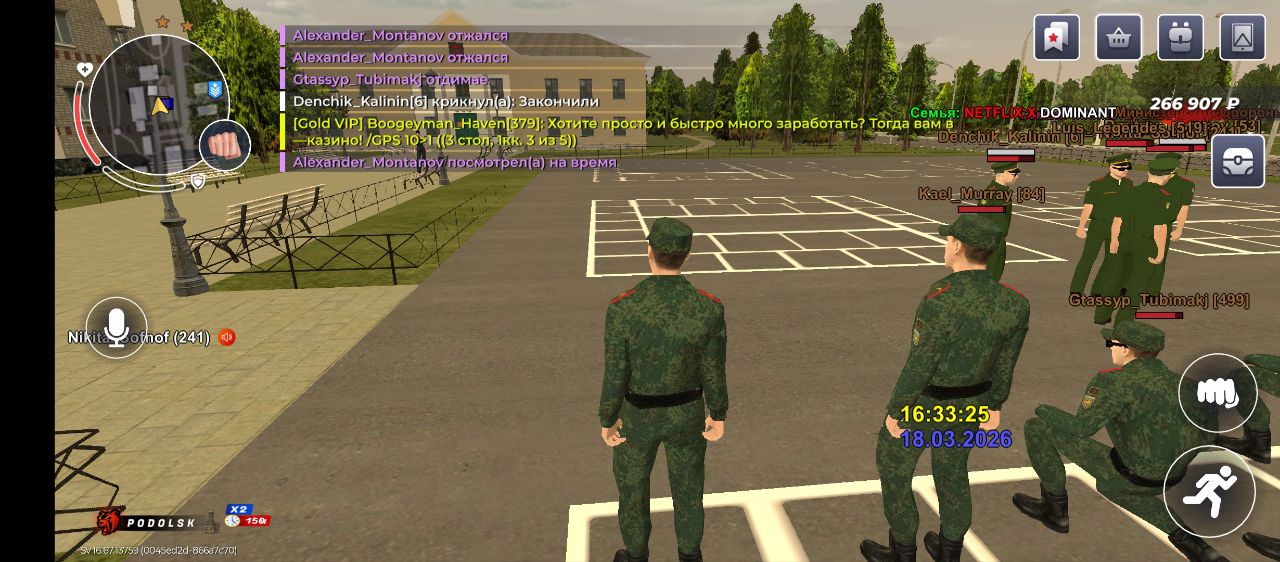Tap the running man sprint button

point(1209,491)
